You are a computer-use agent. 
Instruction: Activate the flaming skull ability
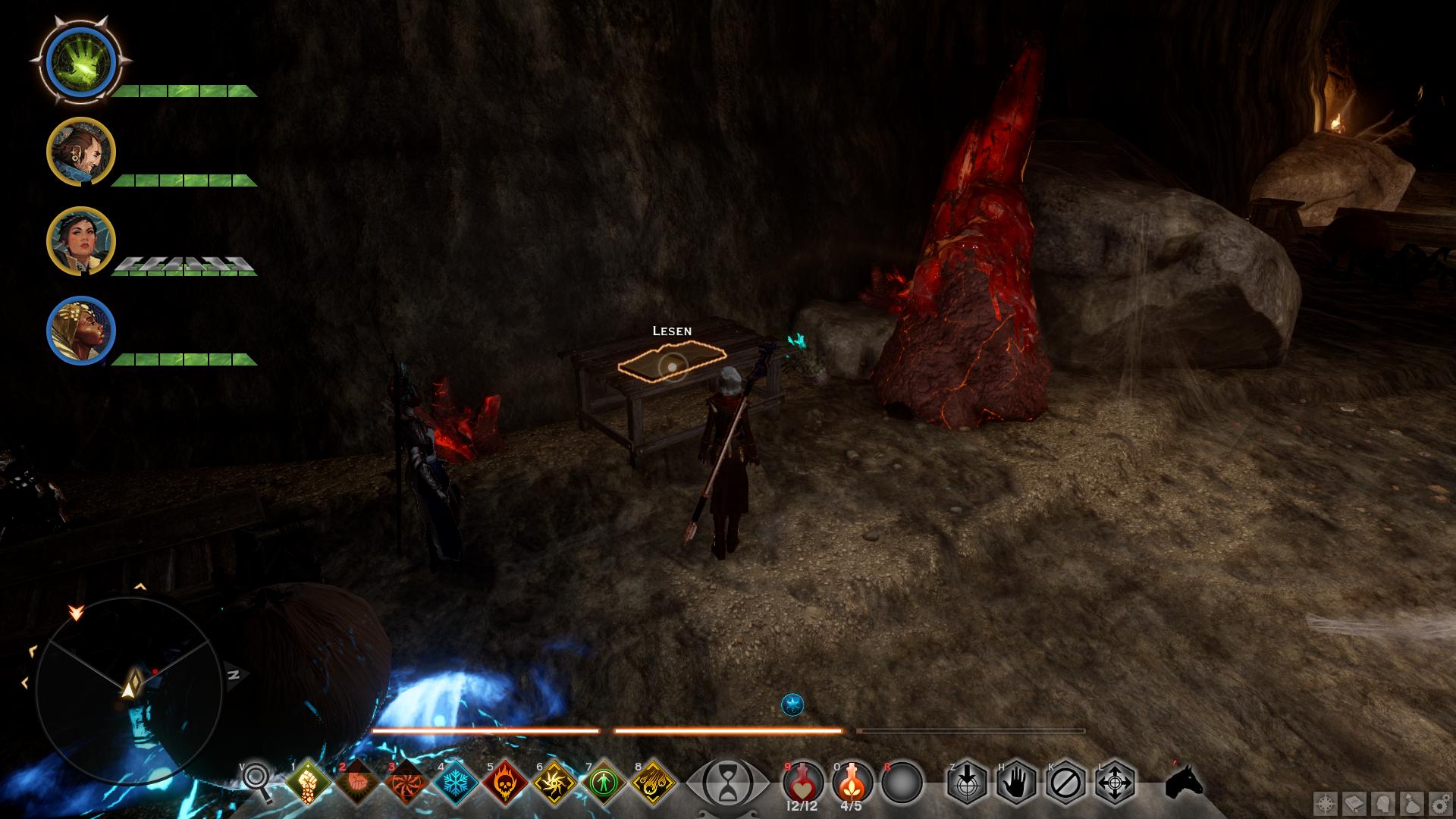[506, 782]
